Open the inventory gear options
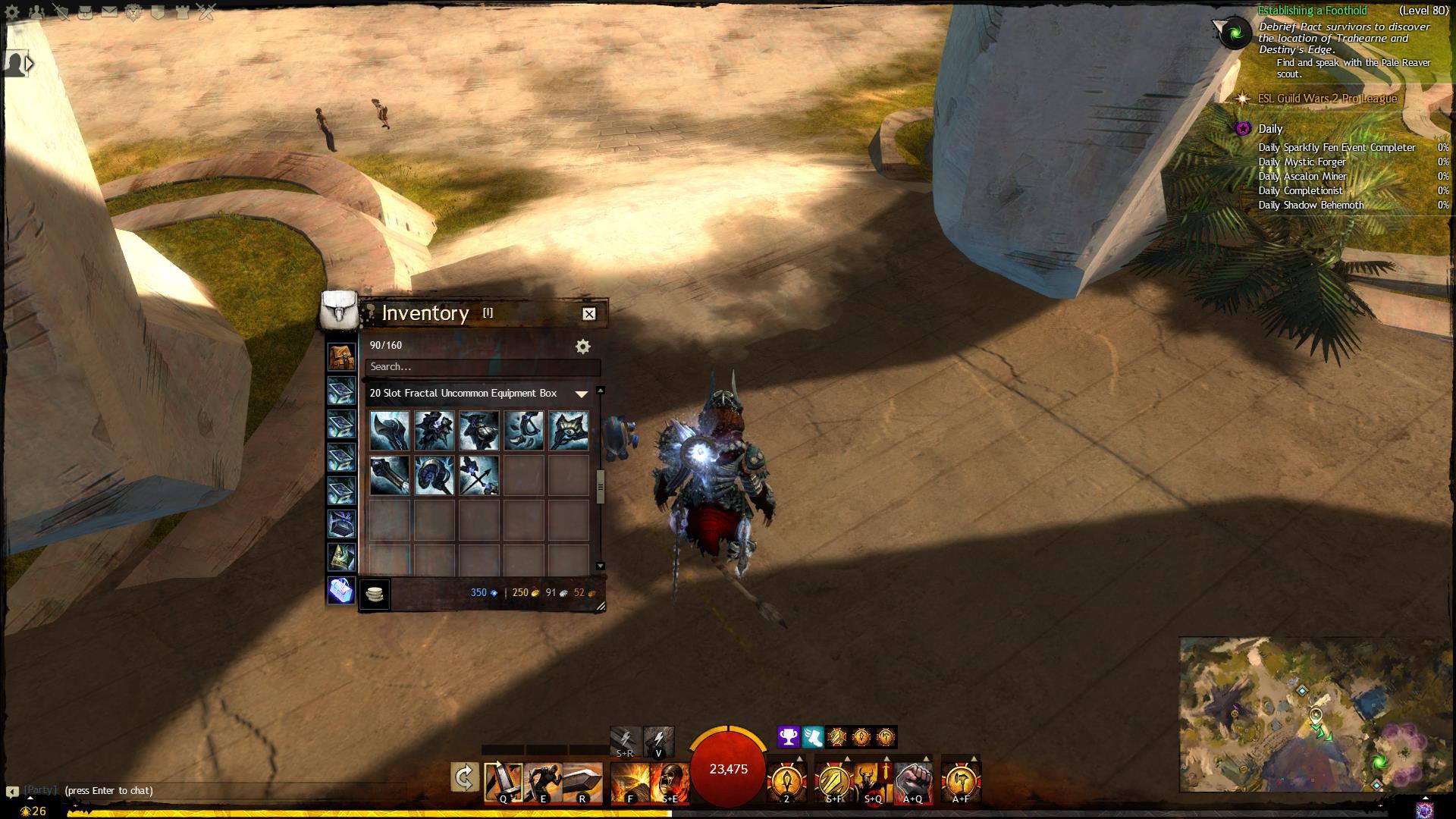 click(582, 347)
